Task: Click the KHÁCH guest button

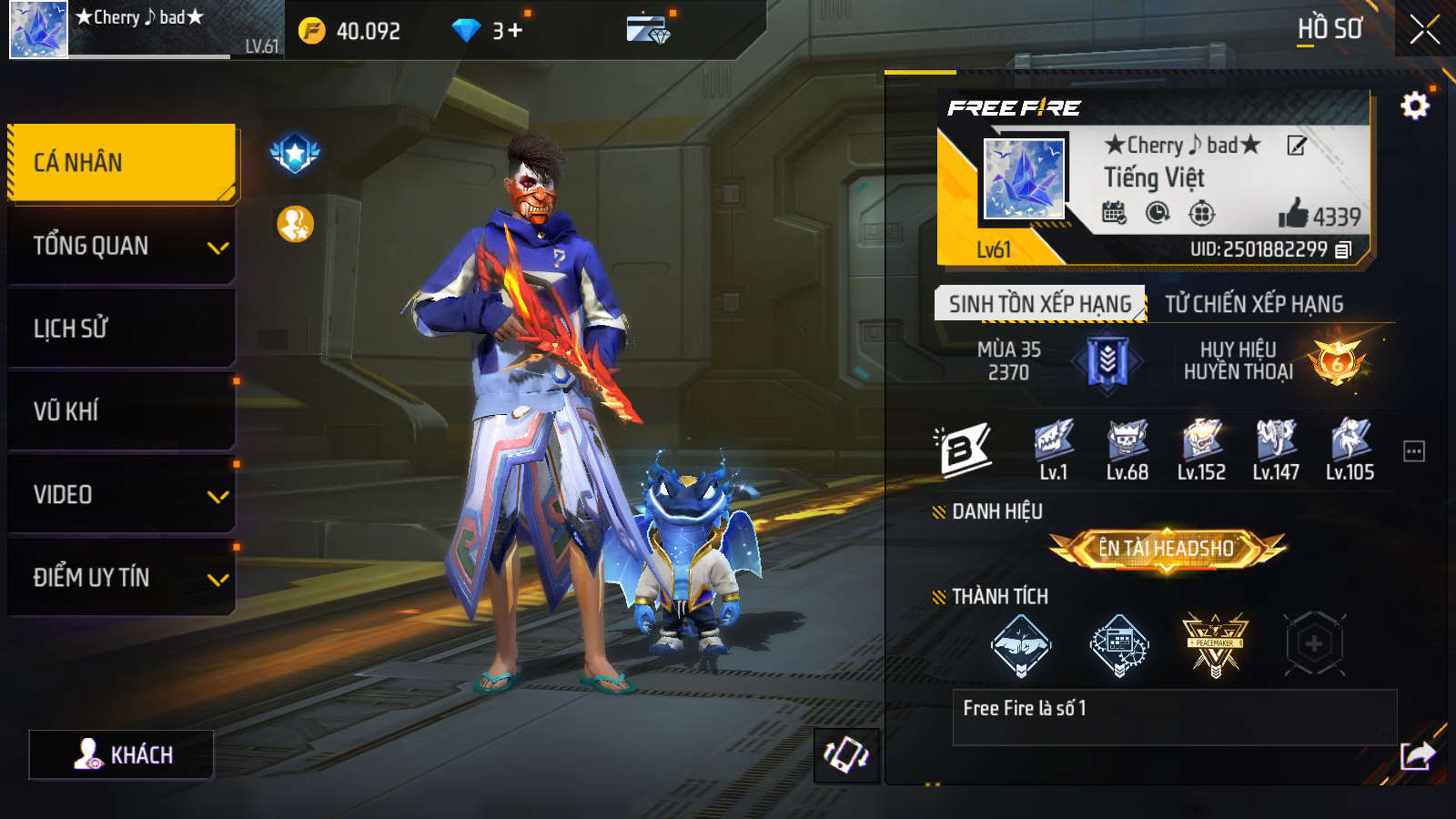Action: click(121, 754)
